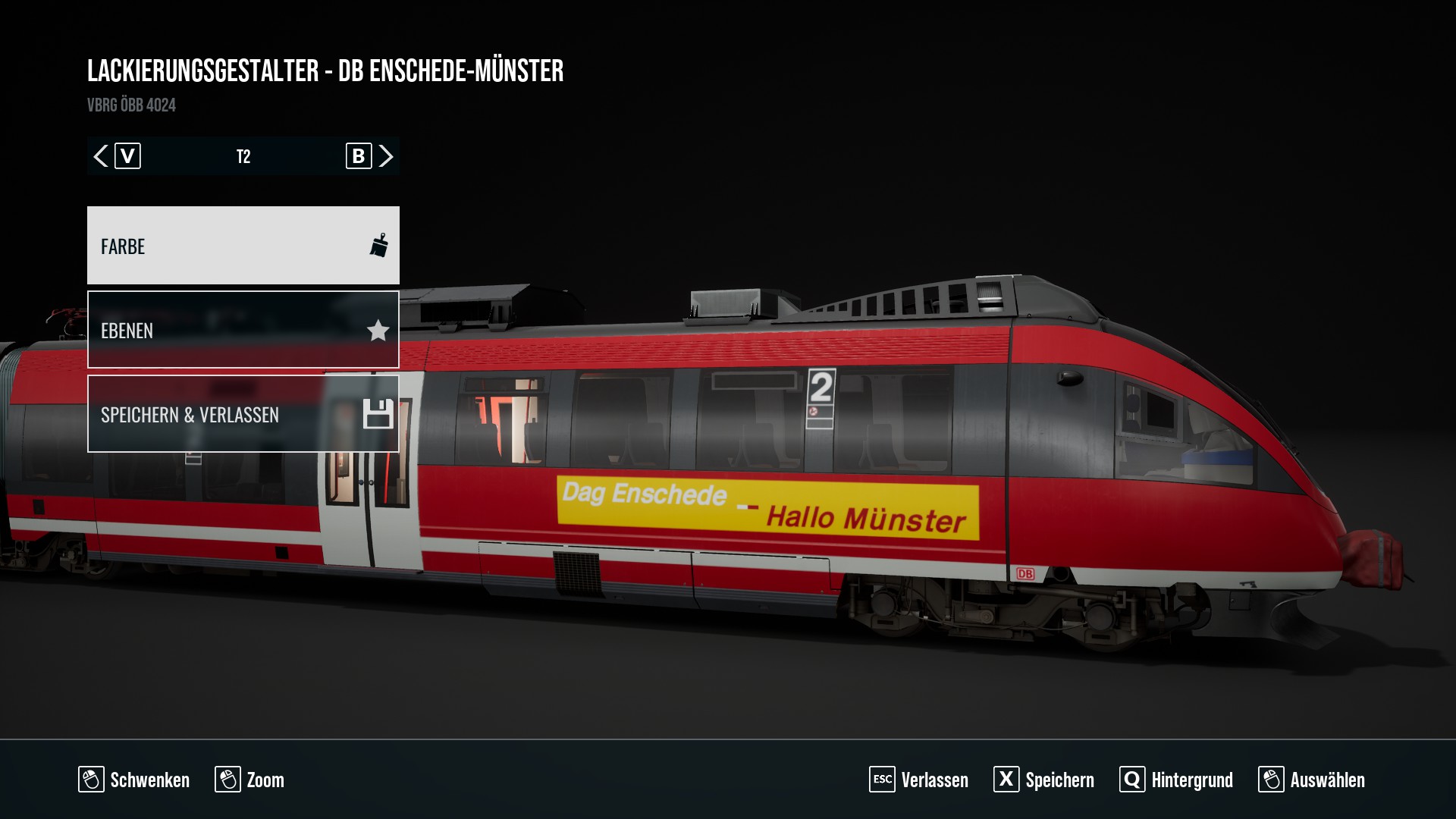This screenshot has width=1456, height=819.
Task: Click Verlassen in the bottom bar
Action: click(x=919, y=780)
